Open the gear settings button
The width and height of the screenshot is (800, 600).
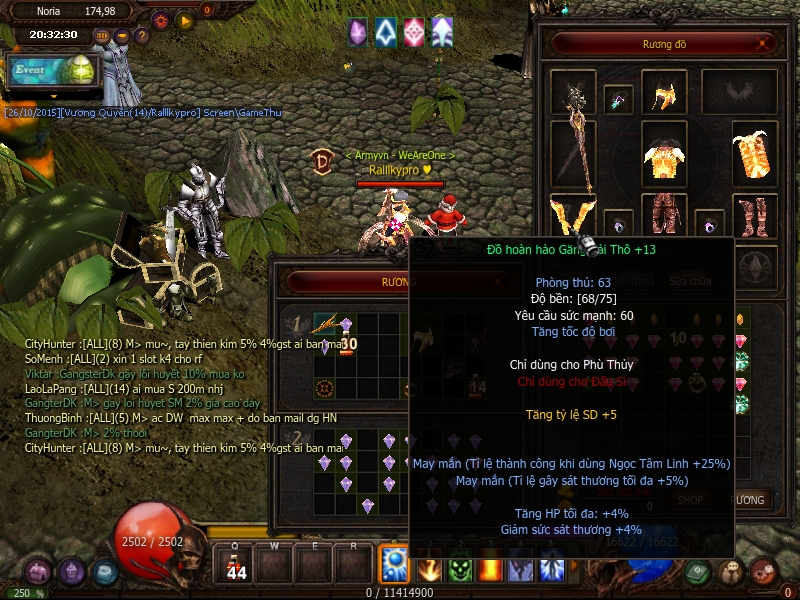click(161, 19)
